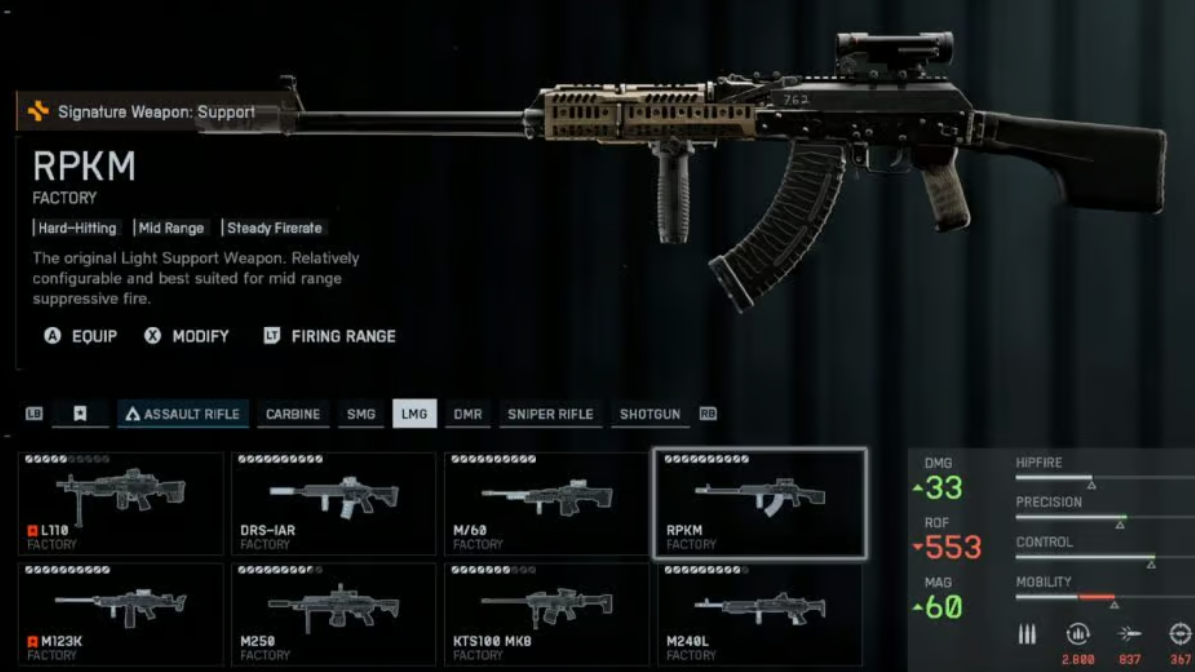Pick the KTS100 MK8 weapon tile

[547, 614]
